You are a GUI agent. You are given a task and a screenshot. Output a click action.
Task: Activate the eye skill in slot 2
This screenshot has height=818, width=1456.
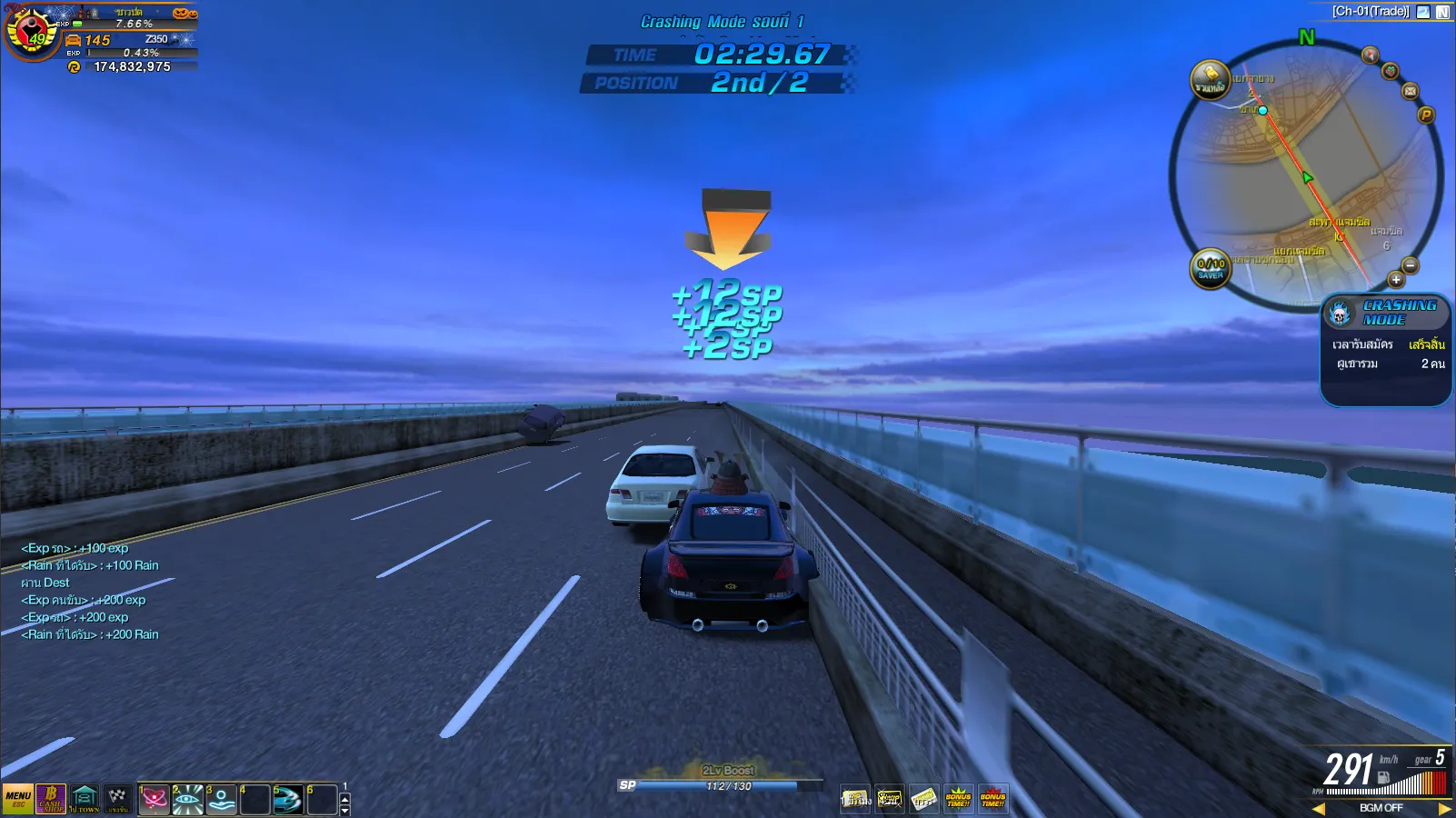click(188, 800)
